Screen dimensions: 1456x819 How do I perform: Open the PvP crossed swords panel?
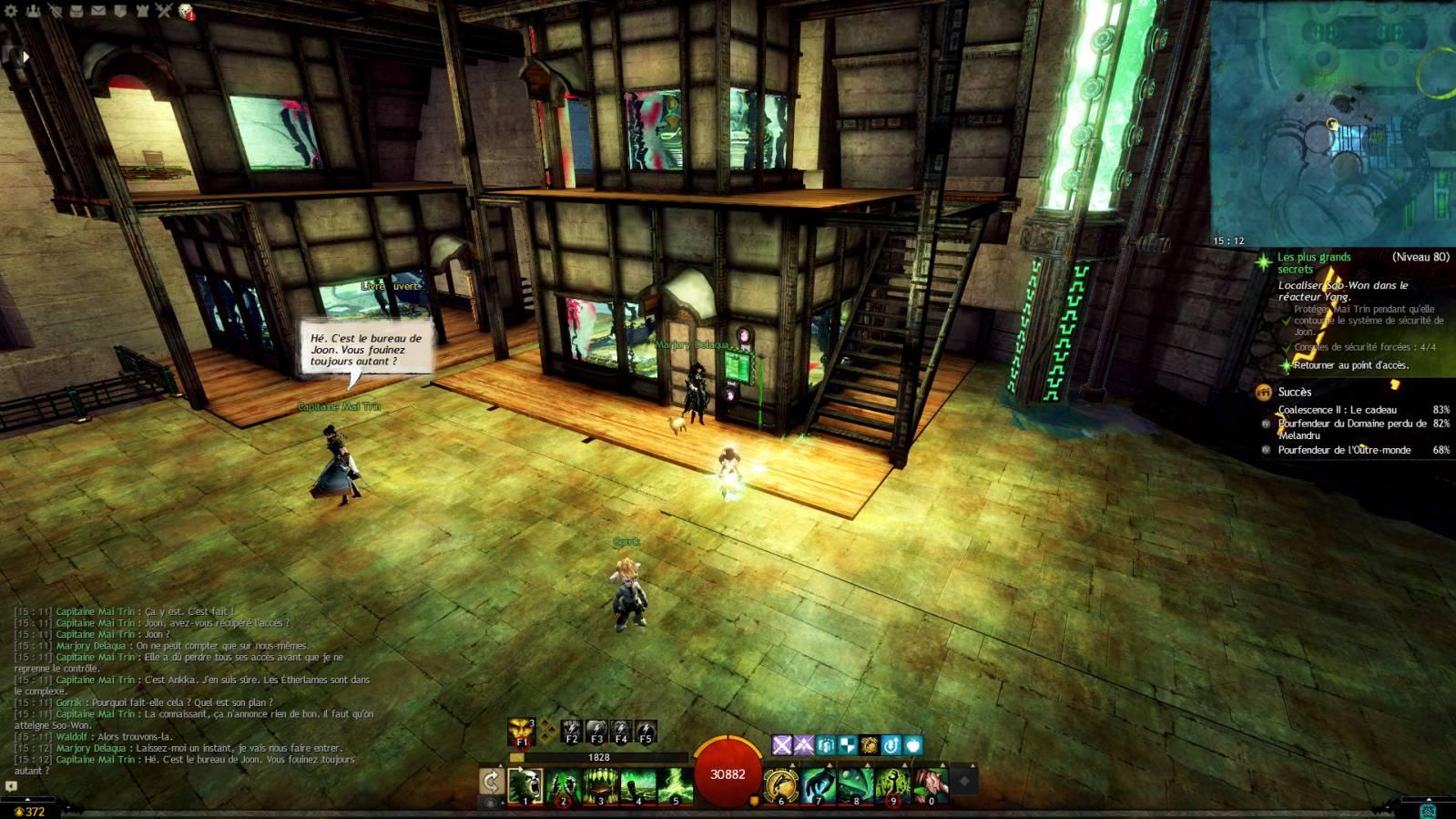[164, 11]
